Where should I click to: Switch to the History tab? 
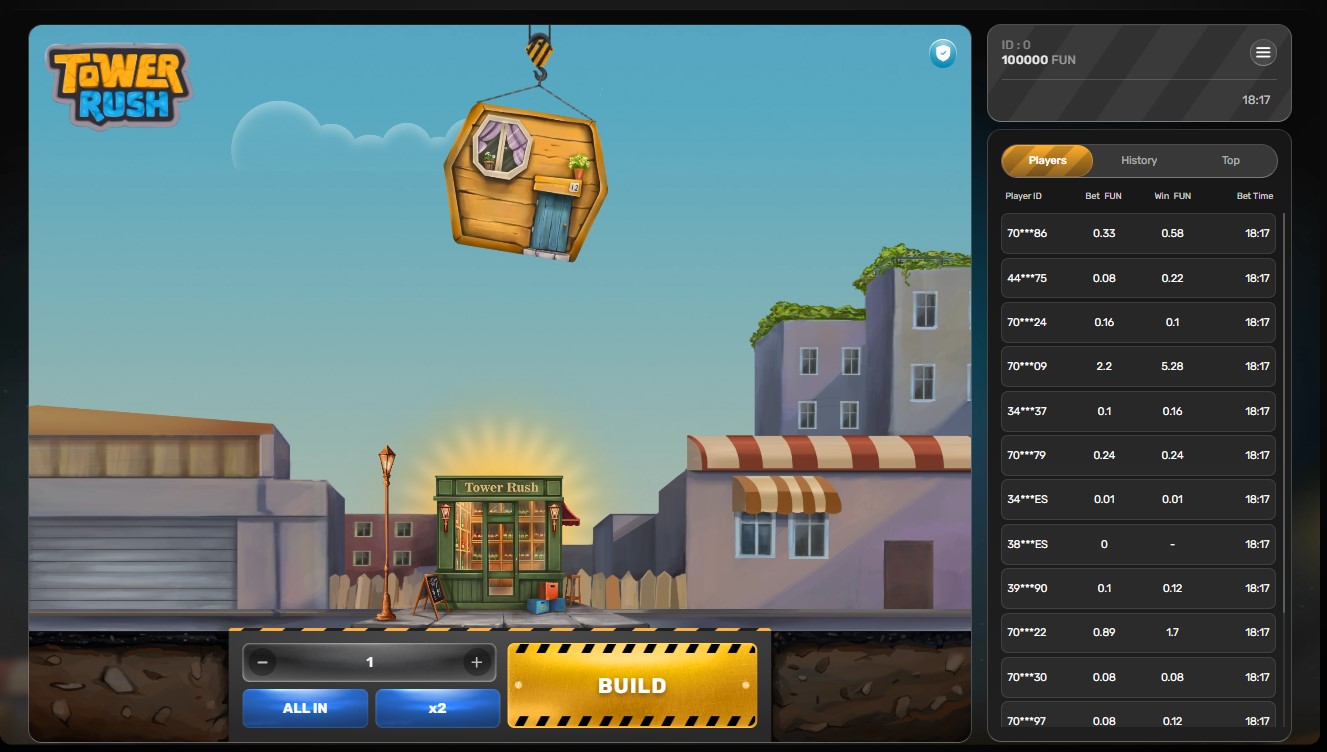point(1139,160)
